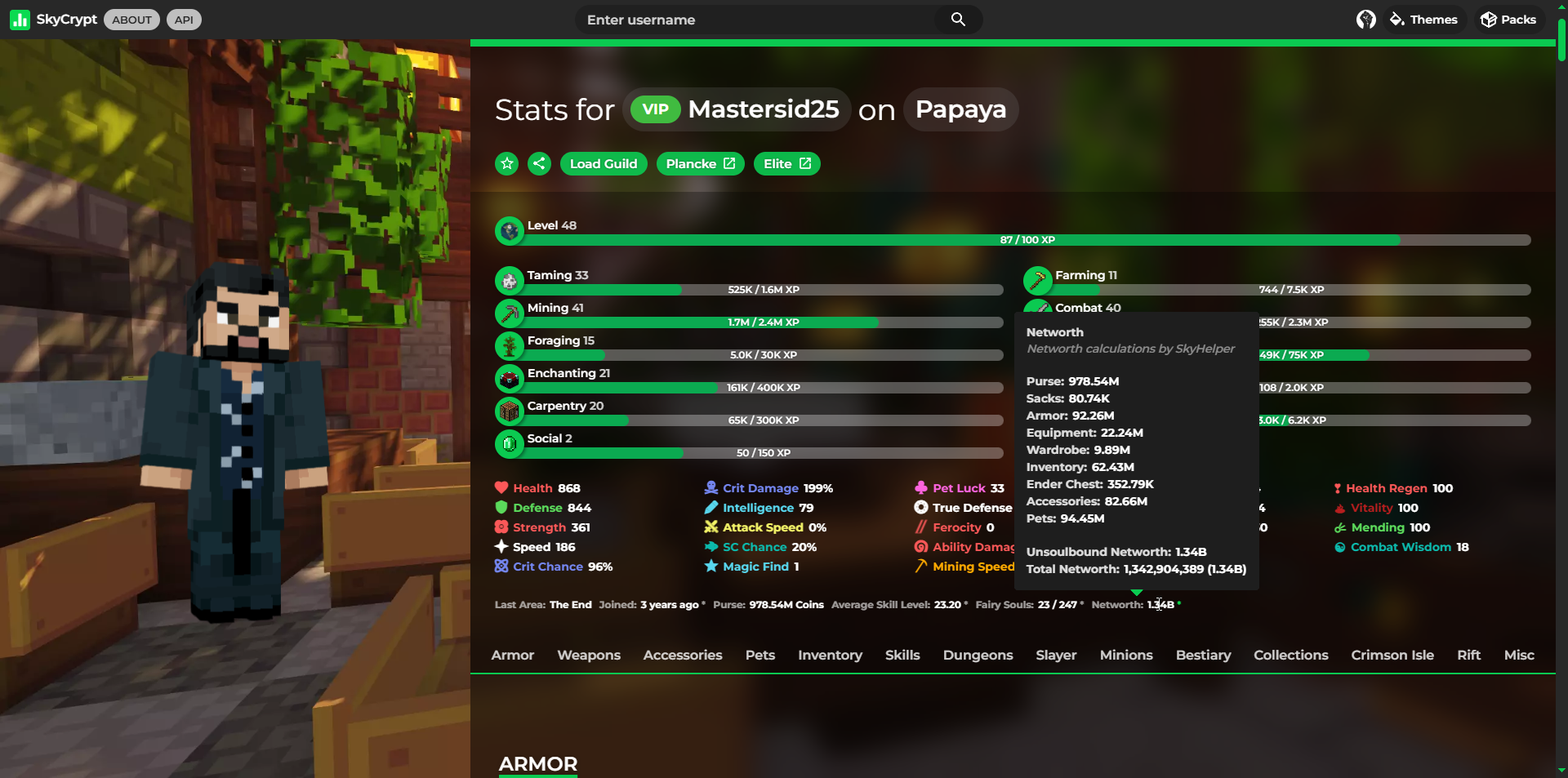
Task: Click the search magnifier icon
Action: pos(957,19)
